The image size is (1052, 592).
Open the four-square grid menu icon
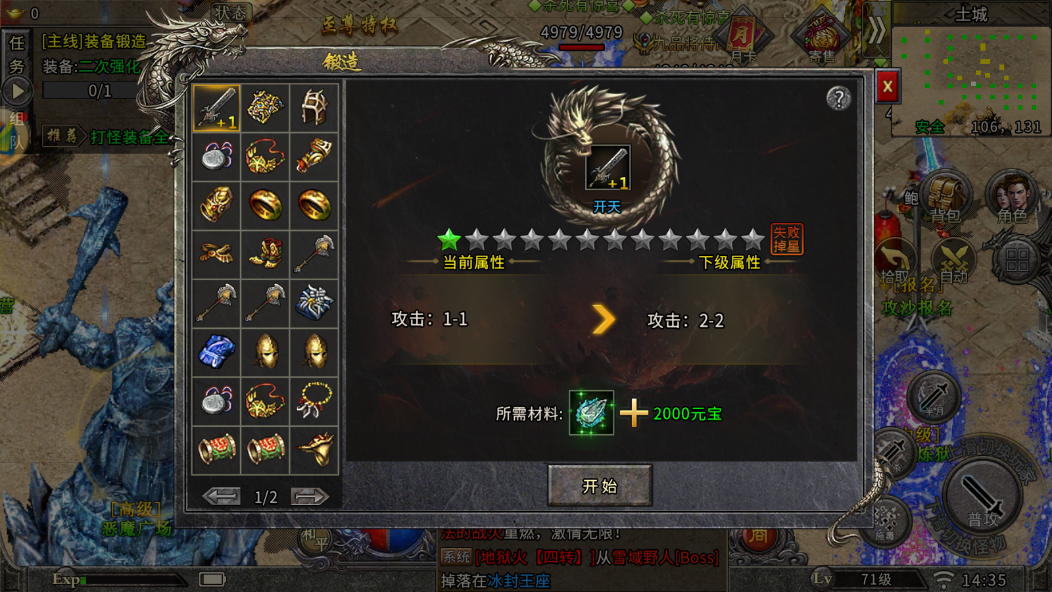click(1017, 260)
